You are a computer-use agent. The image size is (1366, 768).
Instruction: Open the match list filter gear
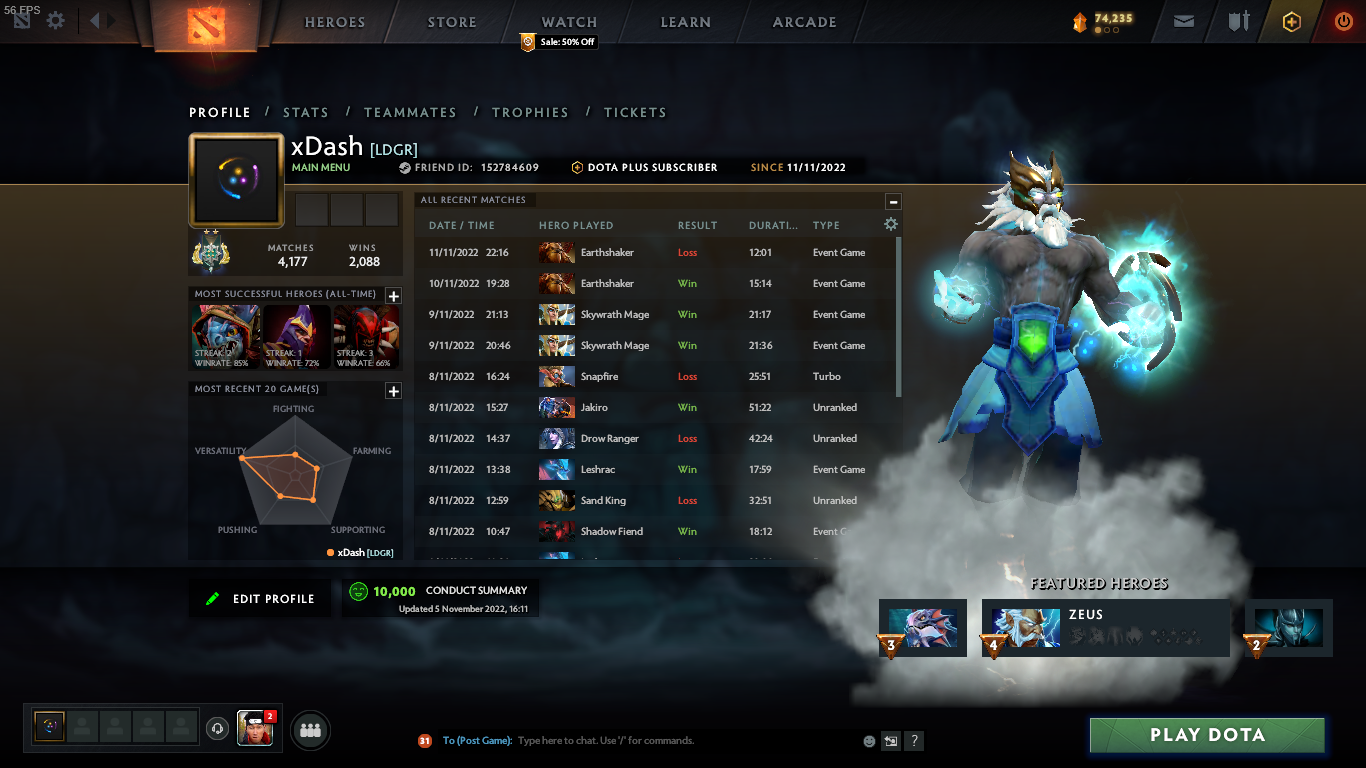(890, 225)
